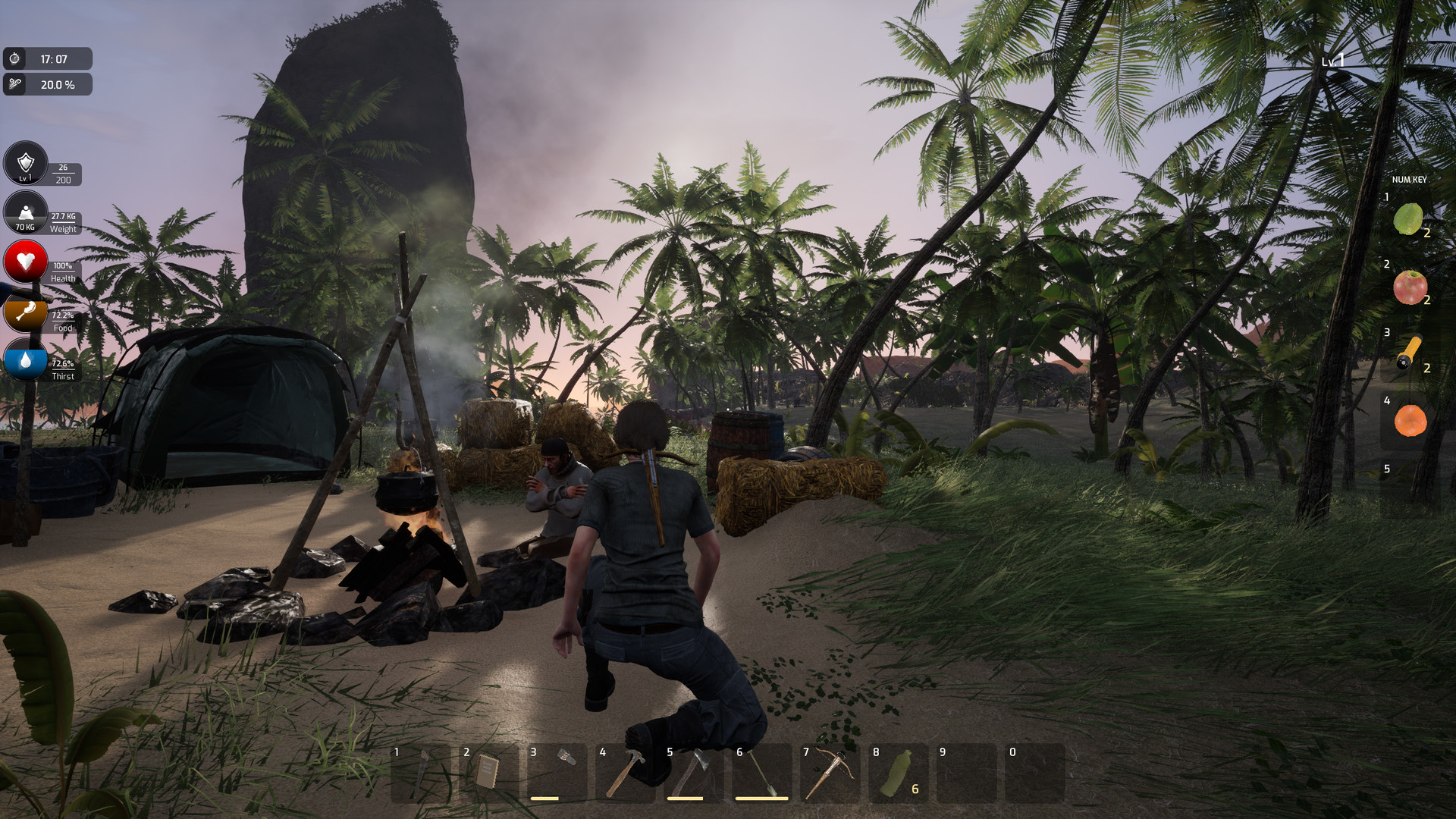The height and width of the screenshot is (819, 1456).
Task: Click the 20.0% scissors stat bar
Action: tap(49, 85)
